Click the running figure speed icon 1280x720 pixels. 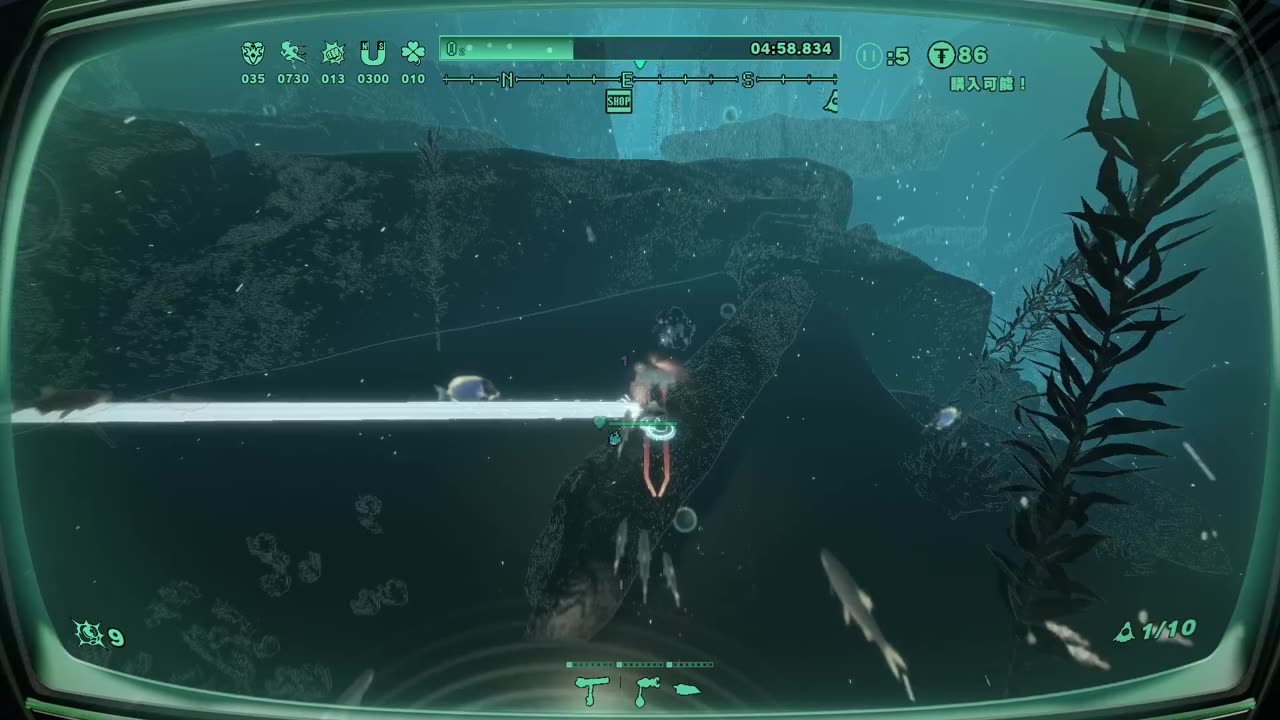[x=292, y=53]
